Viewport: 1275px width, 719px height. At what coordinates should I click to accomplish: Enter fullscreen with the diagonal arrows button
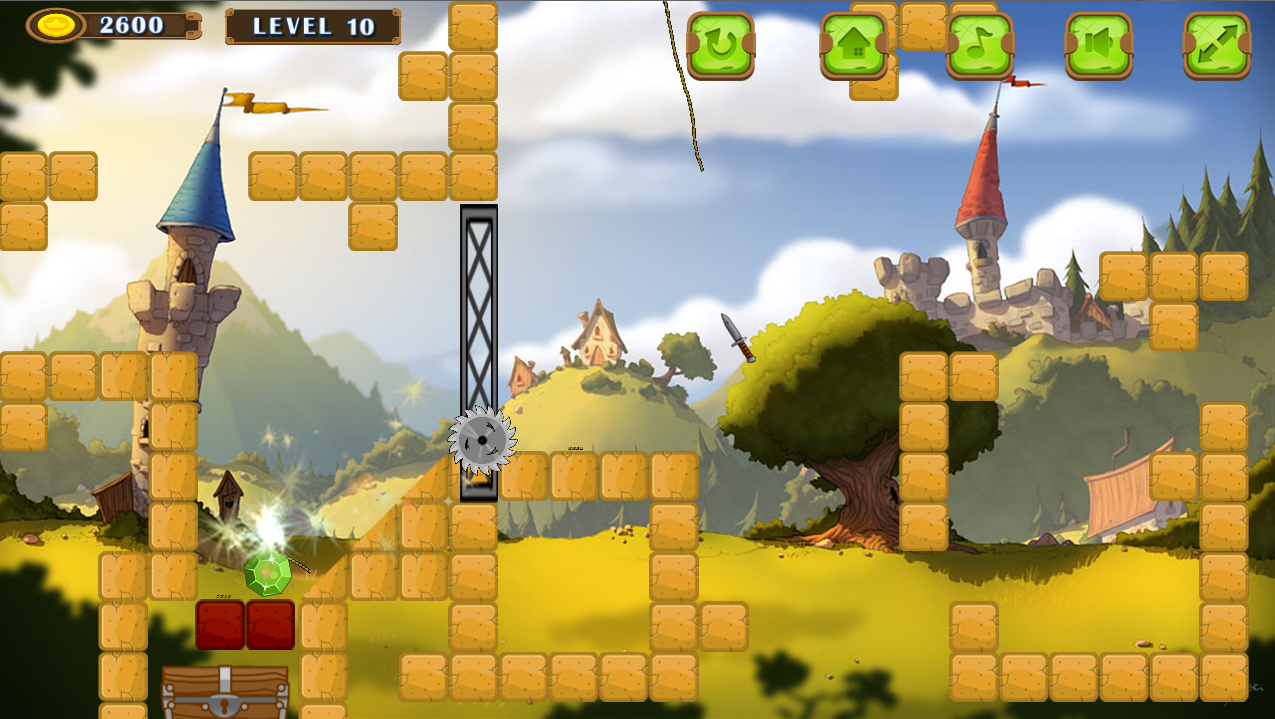click(x=1217, y=45)
